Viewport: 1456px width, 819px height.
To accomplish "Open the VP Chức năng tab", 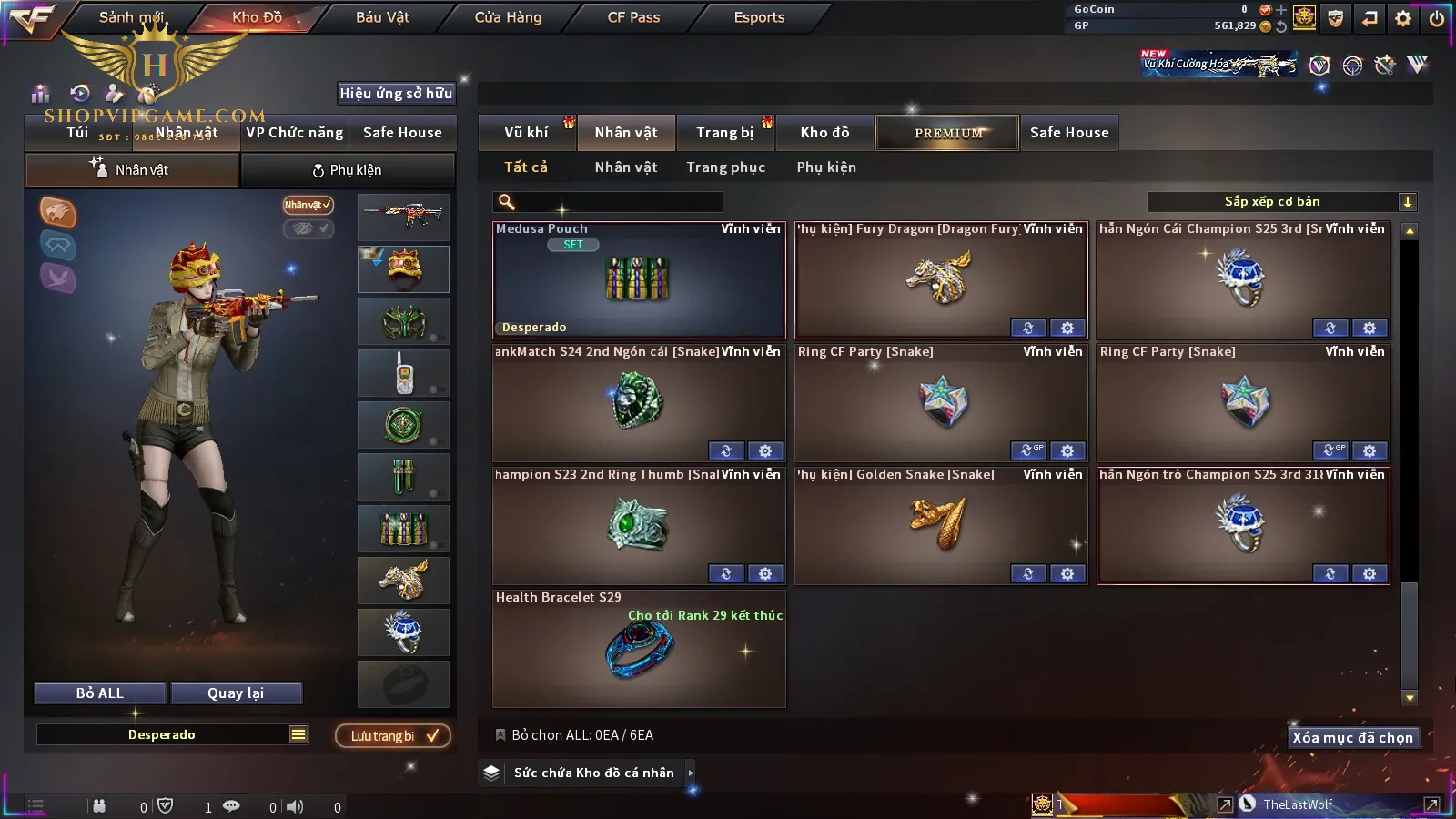I will point(295,133).
